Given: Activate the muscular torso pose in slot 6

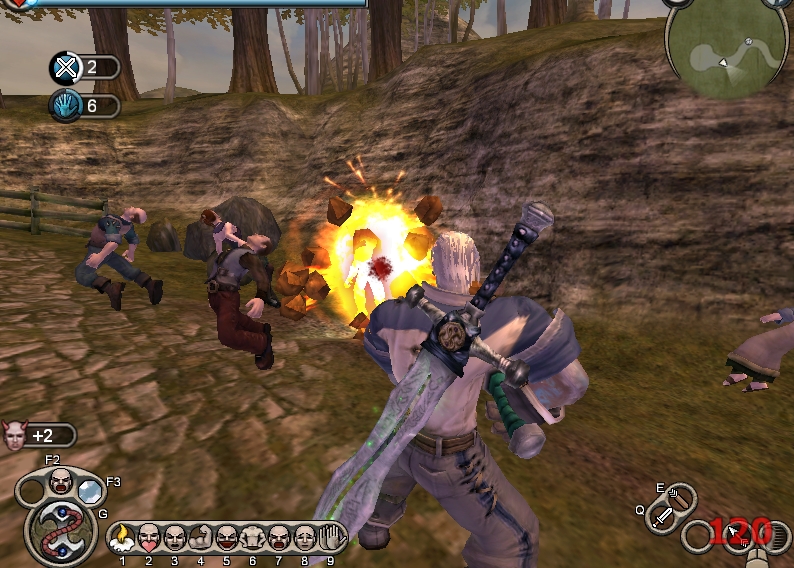Looking at the screenshot, I should (252, 537).
